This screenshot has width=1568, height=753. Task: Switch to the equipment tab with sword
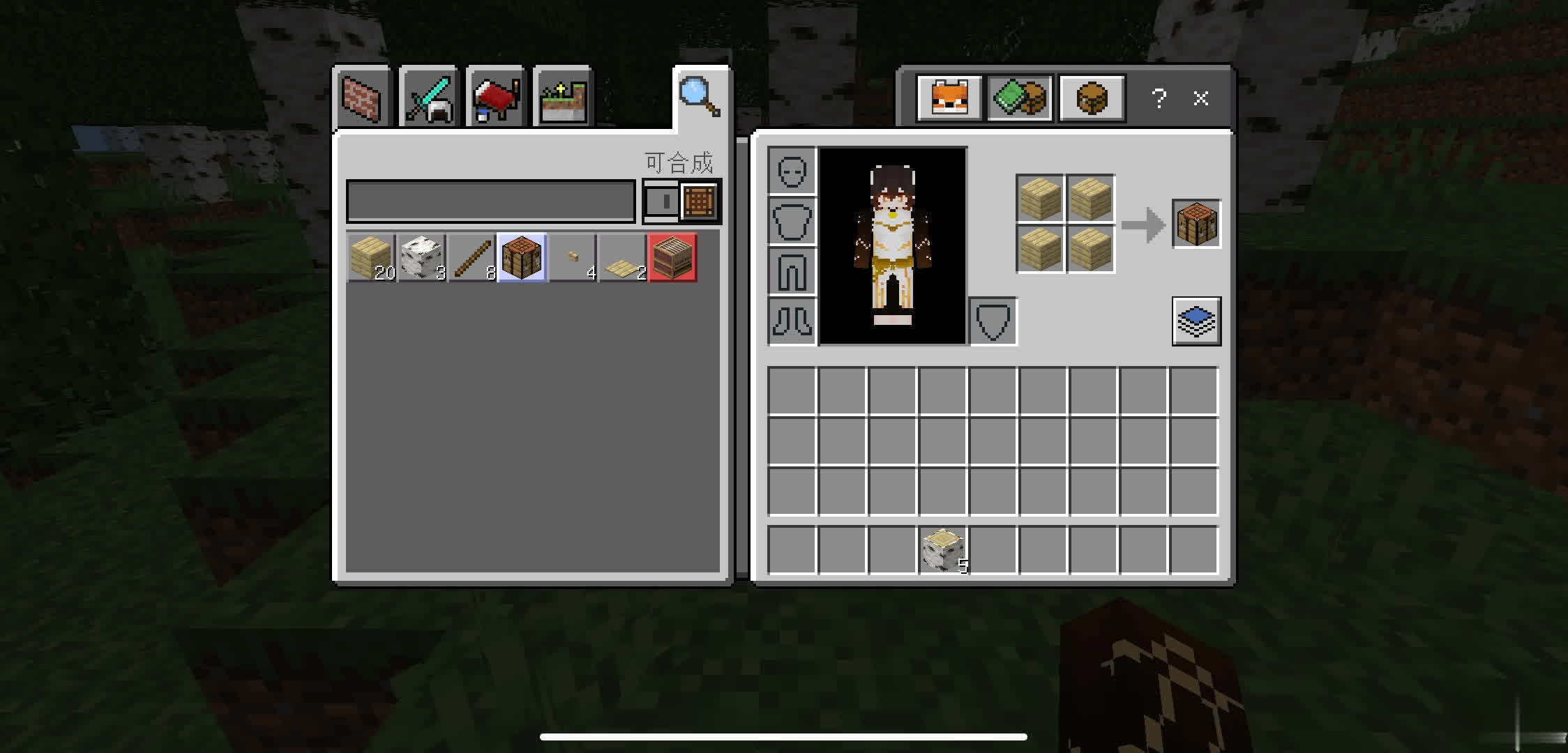tap(428, 99)
